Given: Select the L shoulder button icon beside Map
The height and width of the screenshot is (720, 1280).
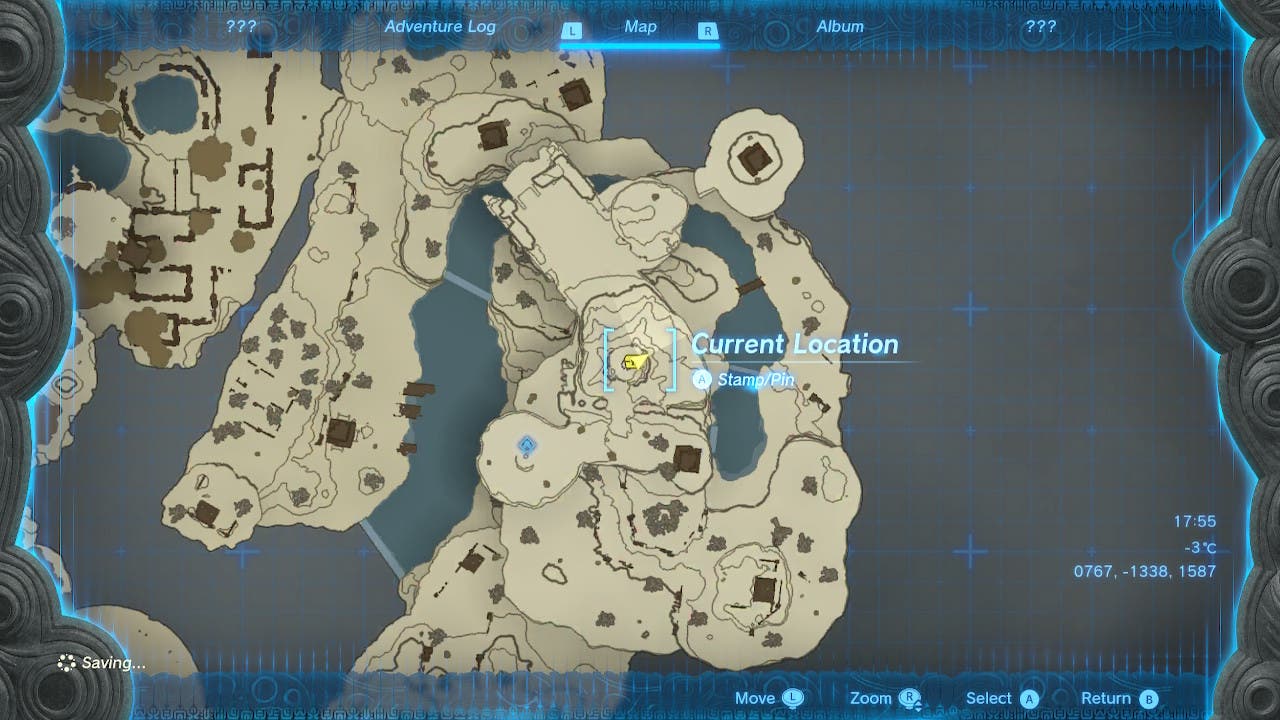Looking at the screenshot, I should (572, 30).
